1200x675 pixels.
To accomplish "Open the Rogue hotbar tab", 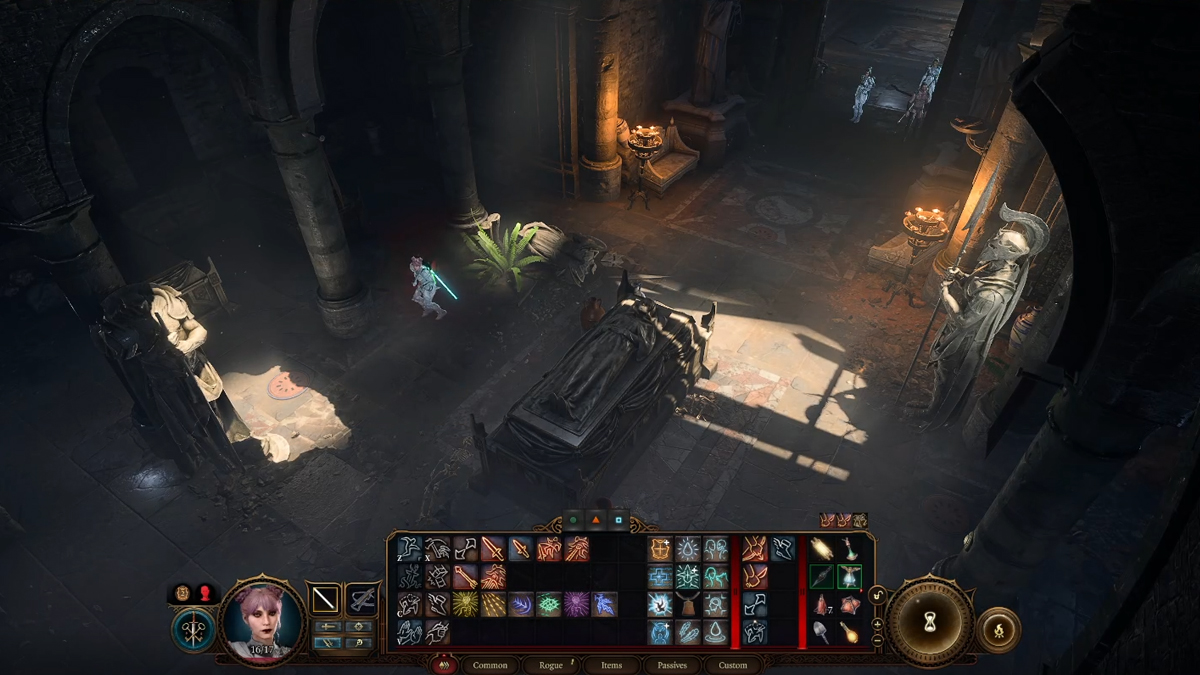I will point(551,665).
